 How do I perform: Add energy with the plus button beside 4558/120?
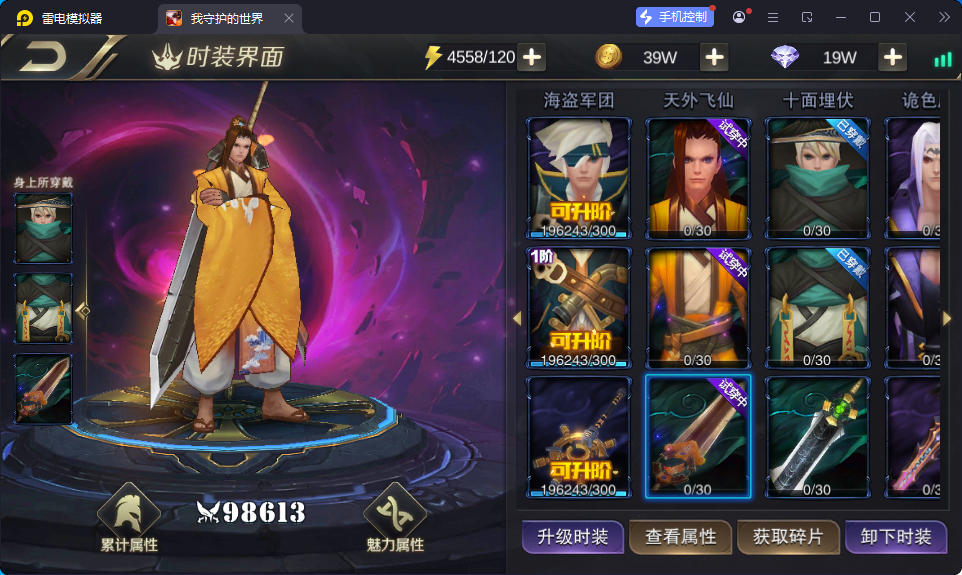point(532,57)
